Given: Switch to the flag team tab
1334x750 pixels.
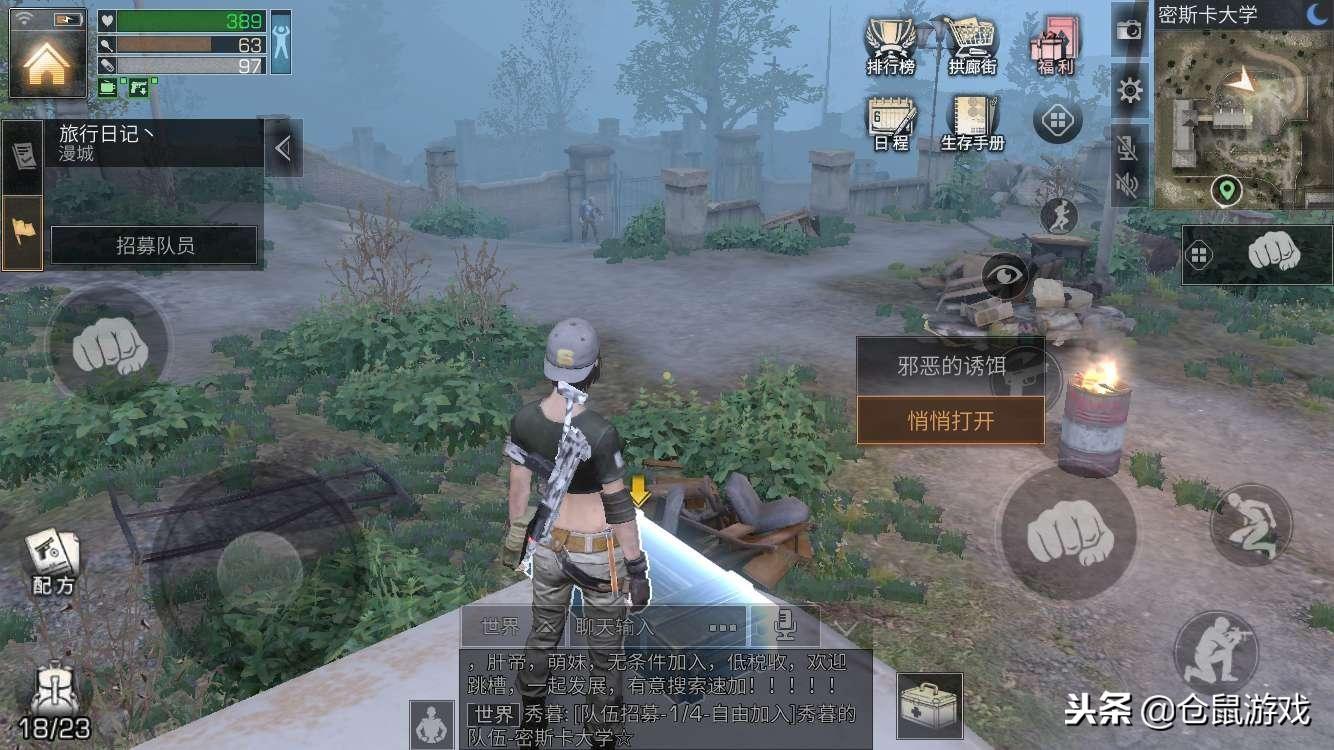Looking at the screenshot, I should [x=23, y=233].
